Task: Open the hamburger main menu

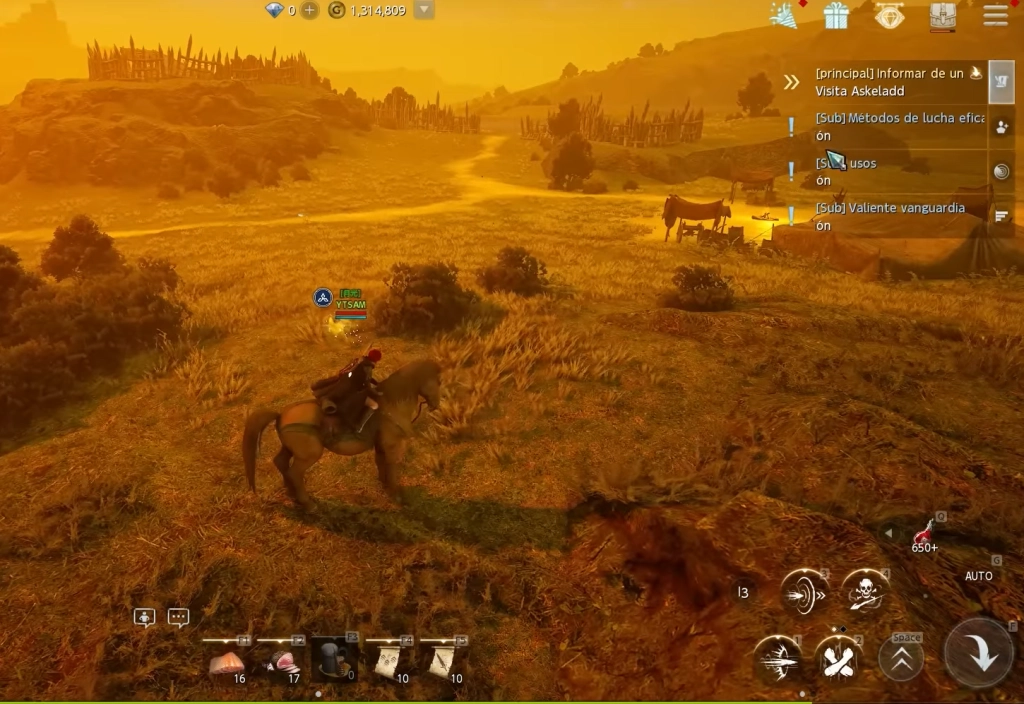Action: pyautogui.click(x=995, y=15)
